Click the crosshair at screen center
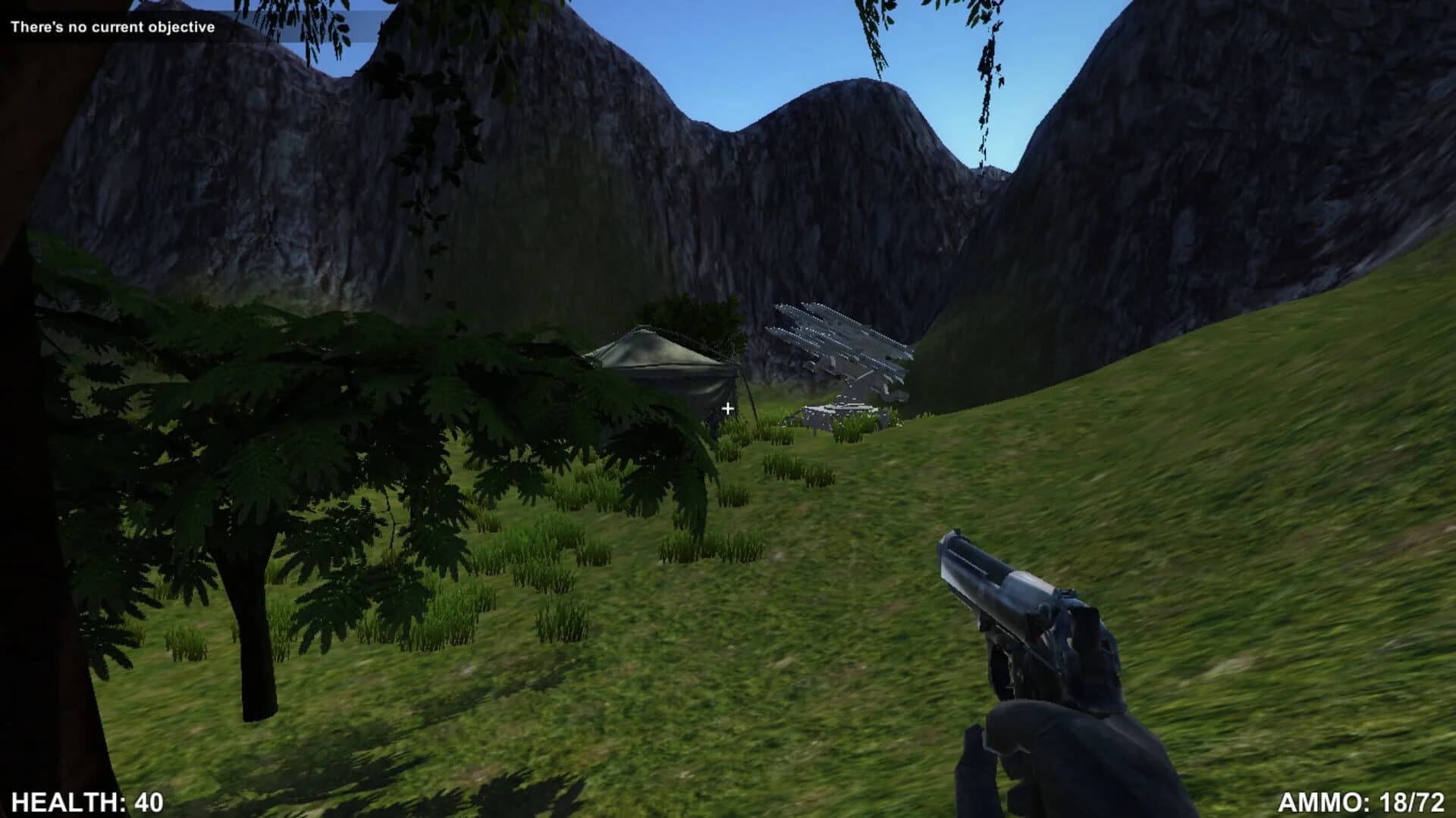Image resolution: width=1456 pixels, height=818 pixels. point(727,407)
